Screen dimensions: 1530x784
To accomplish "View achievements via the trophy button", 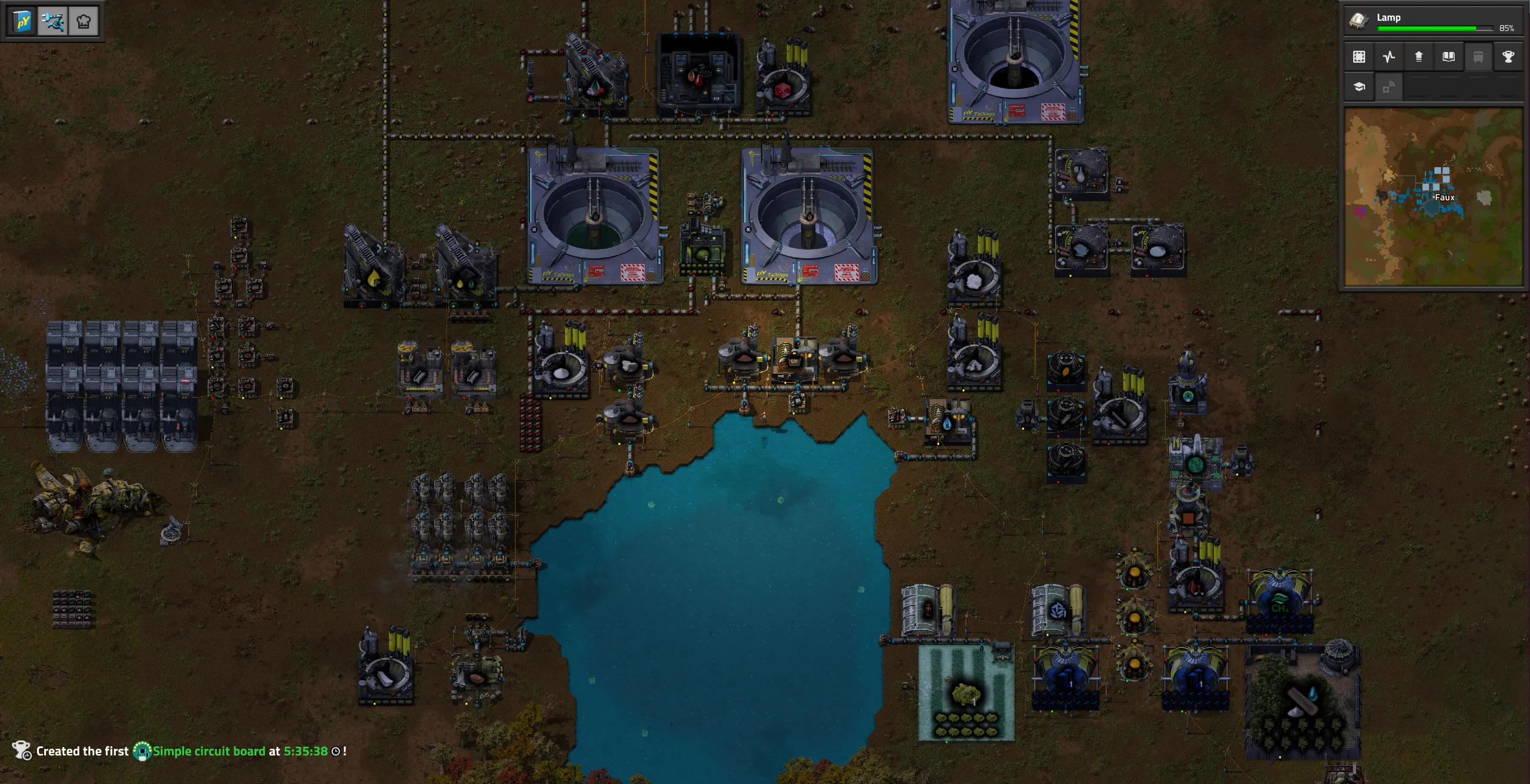I will [1508, 57].
